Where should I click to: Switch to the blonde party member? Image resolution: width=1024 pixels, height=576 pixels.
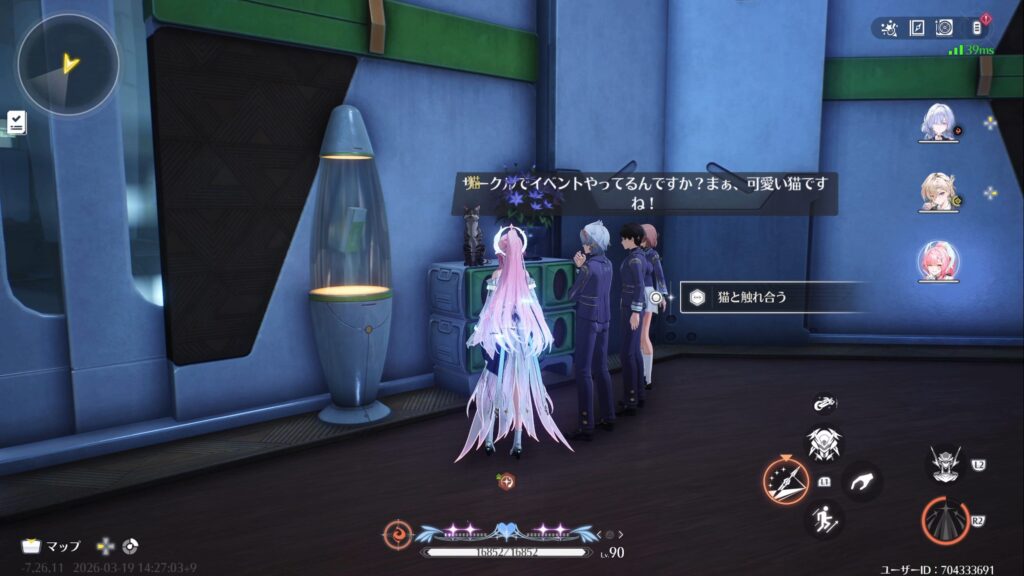(939, 193)
